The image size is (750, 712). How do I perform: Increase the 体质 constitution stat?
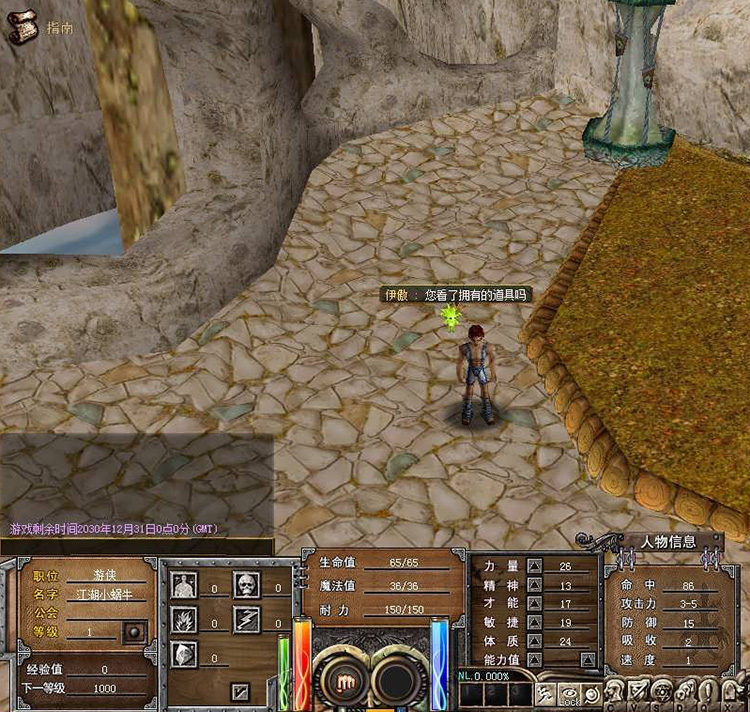[x=534, y=641]
